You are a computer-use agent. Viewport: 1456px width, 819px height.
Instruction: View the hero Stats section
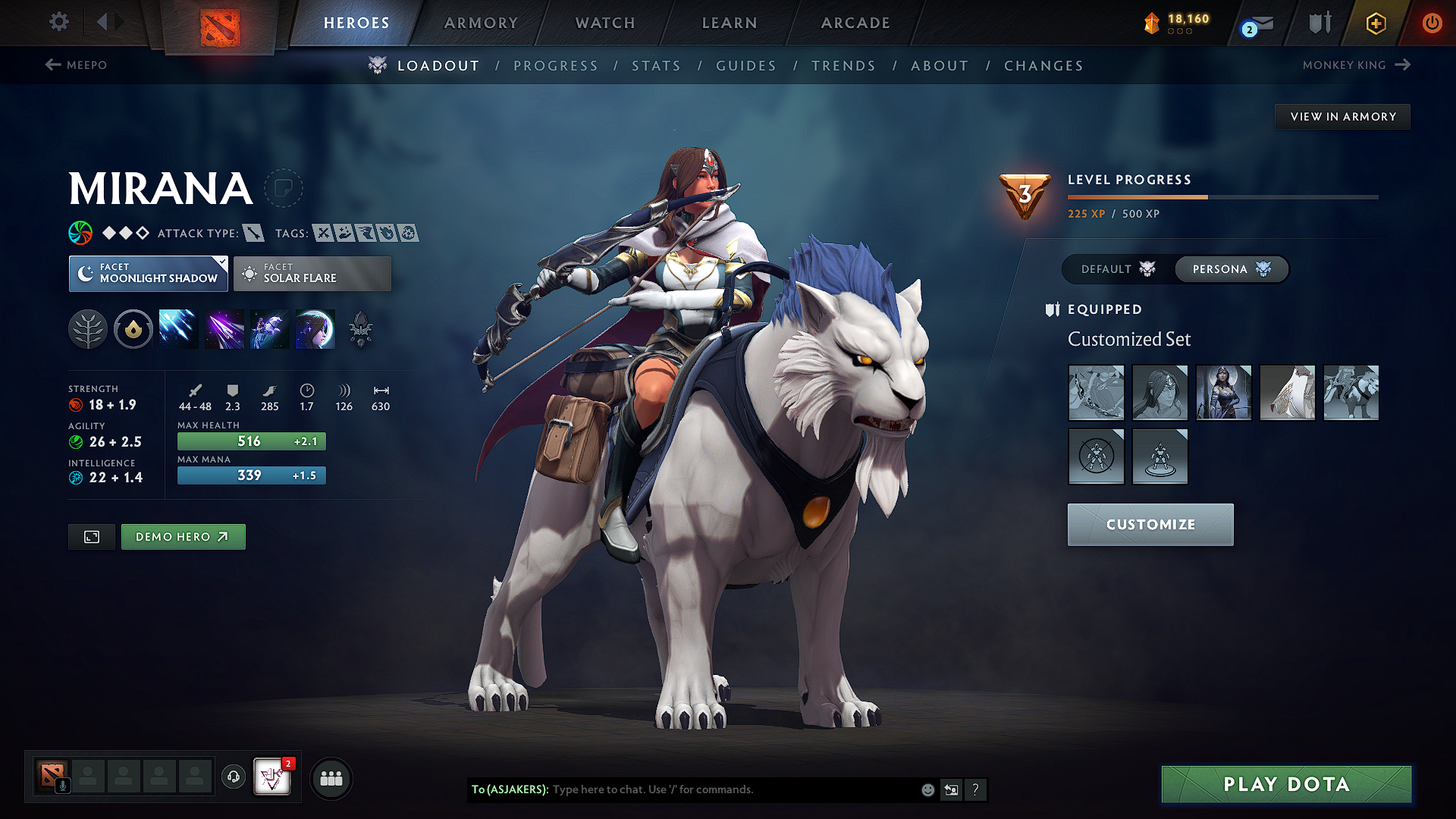click(656, 66)
